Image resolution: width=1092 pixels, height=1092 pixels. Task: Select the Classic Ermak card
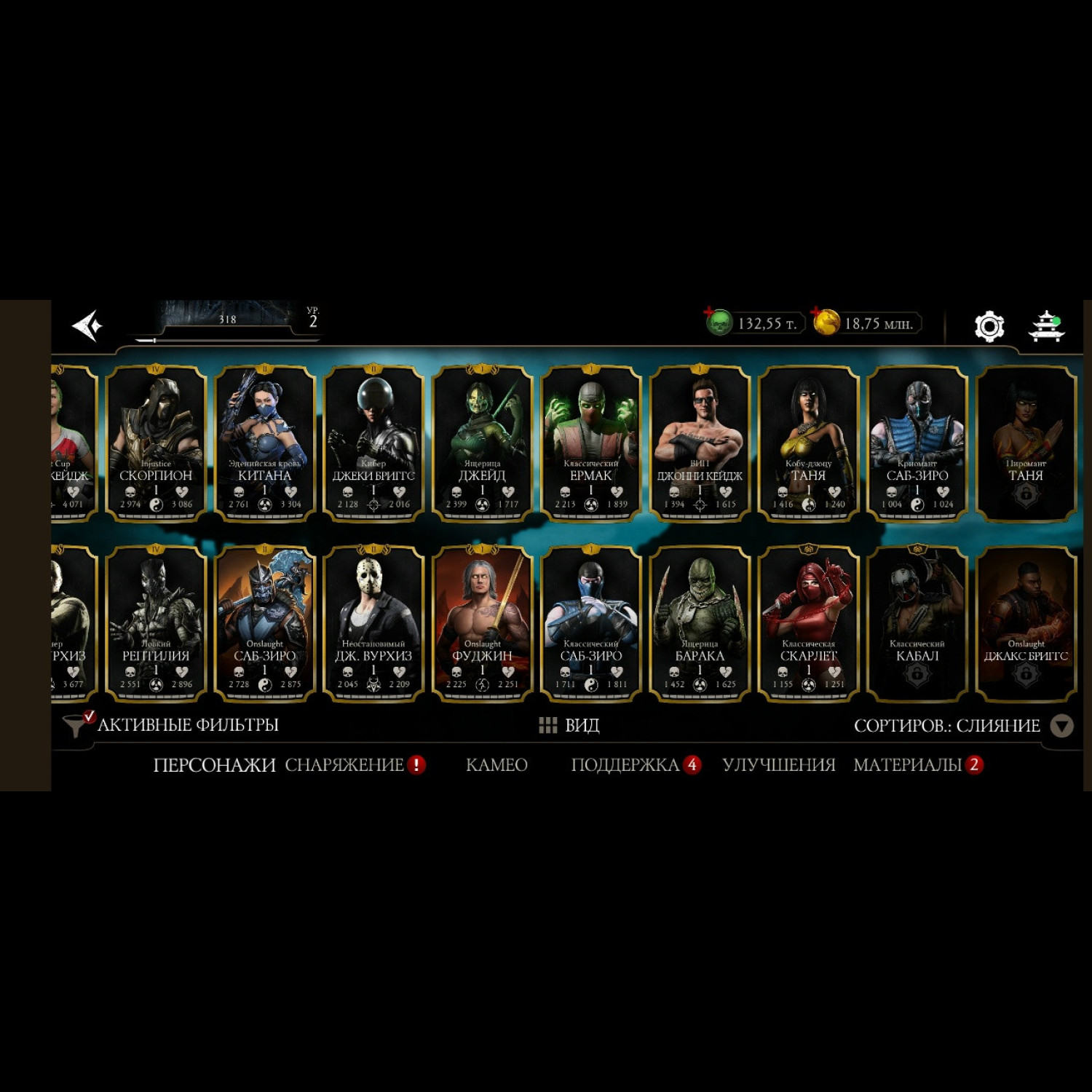coord(590,443)
